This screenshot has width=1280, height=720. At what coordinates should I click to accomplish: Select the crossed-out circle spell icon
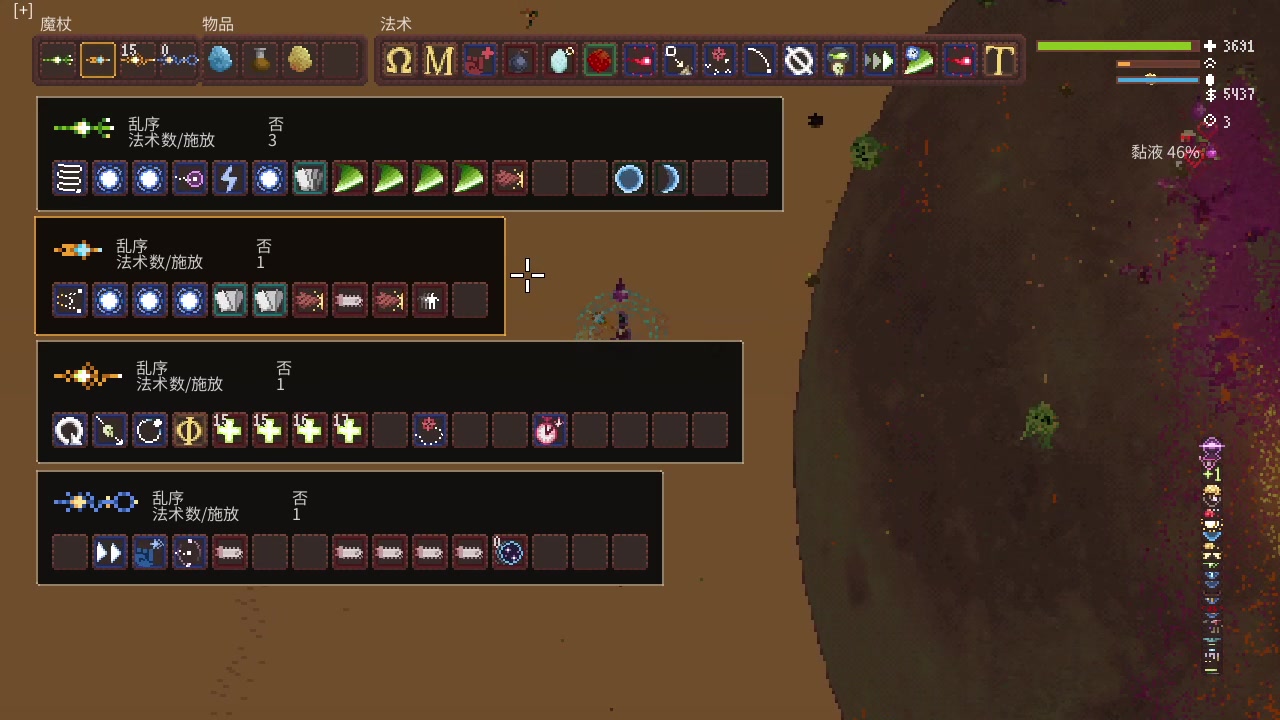[799, 61]
